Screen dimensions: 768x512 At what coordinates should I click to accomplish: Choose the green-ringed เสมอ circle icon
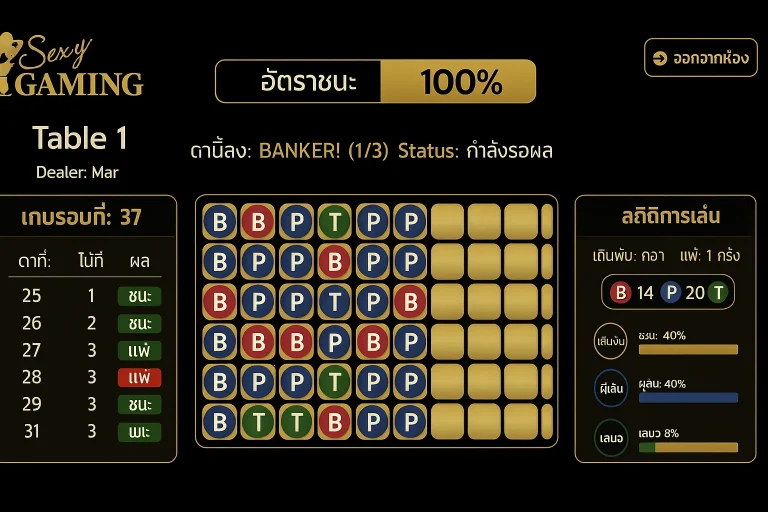[610, 438]
